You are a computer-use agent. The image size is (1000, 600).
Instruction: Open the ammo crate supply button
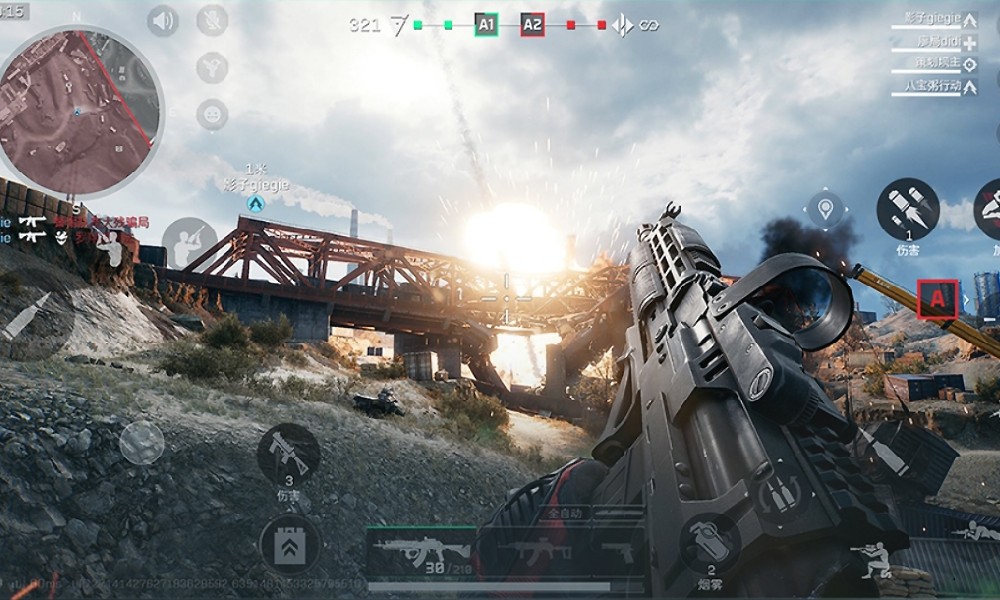[290, 546]
